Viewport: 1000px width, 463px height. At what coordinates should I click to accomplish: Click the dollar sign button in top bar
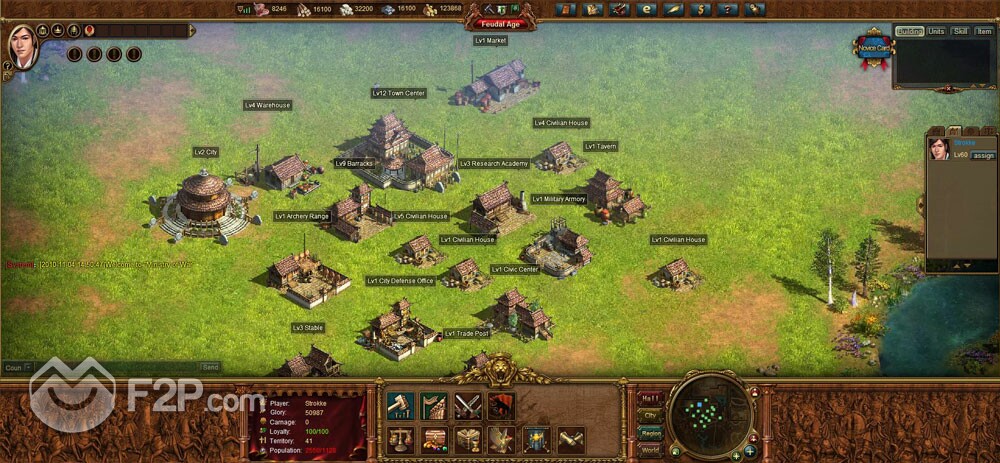click(x=700, y=10)
